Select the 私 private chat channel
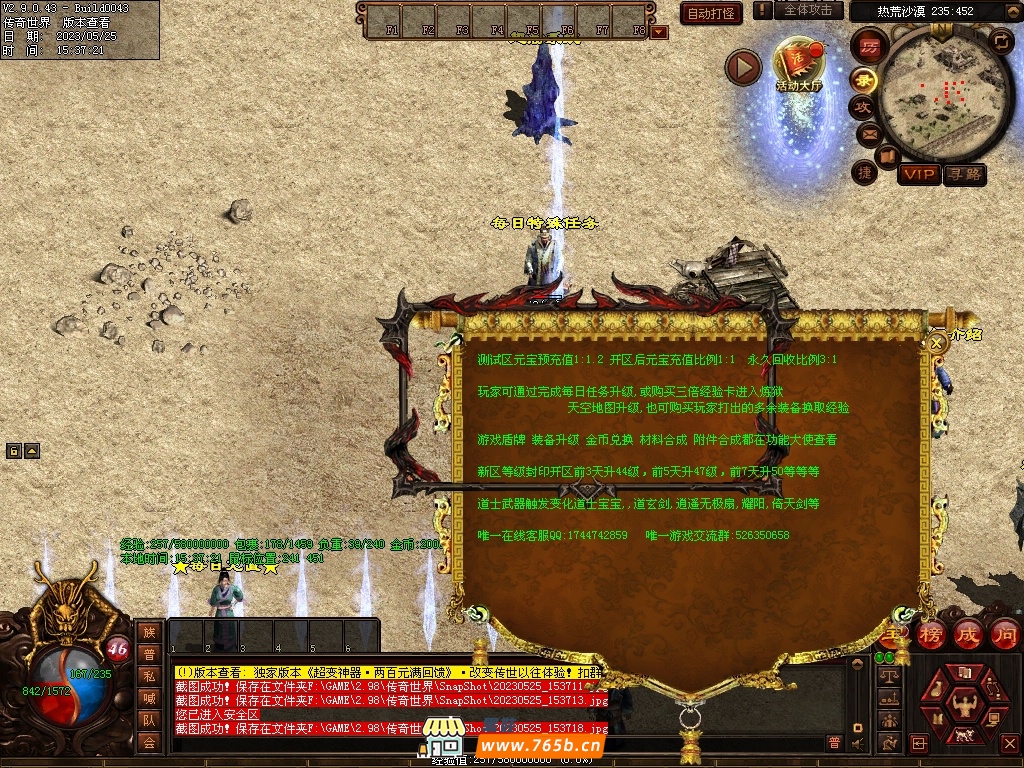This screenshot has height=768, width=1024. [x=149, y=676]
